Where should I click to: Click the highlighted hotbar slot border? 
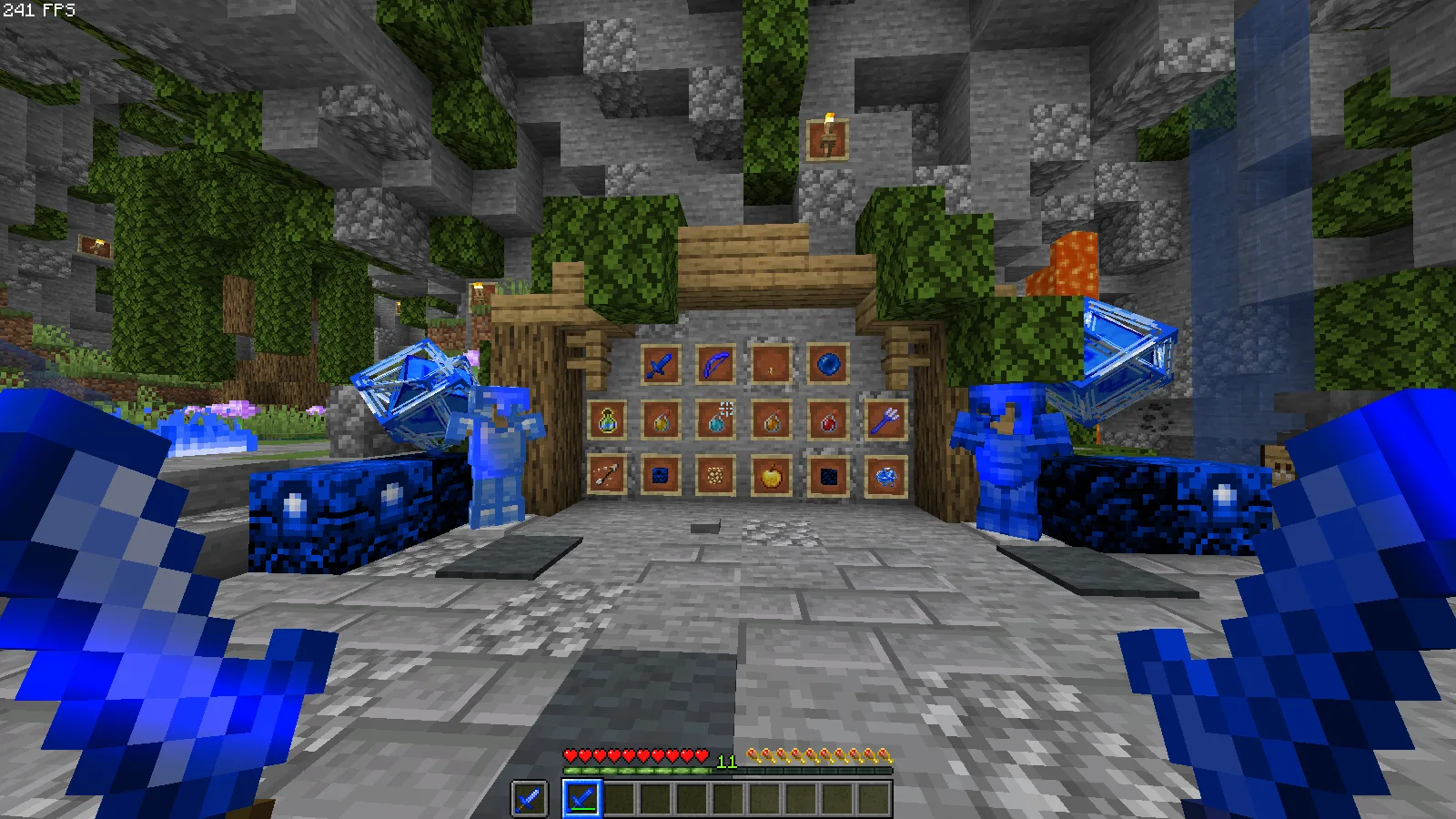[x=584, y=798]
